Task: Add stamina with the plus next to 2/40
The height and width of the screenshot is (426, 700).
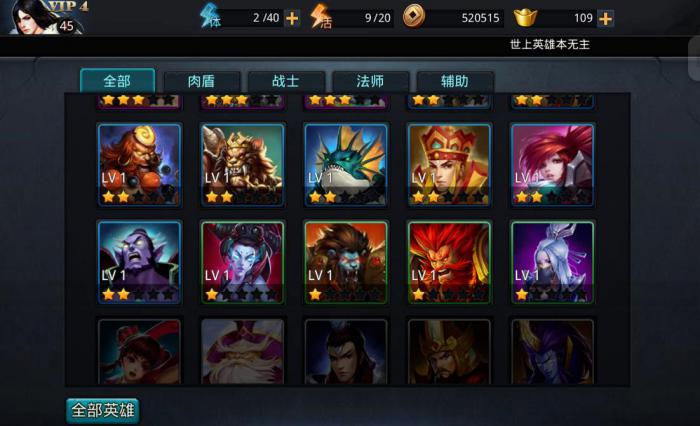Action: 292,18
